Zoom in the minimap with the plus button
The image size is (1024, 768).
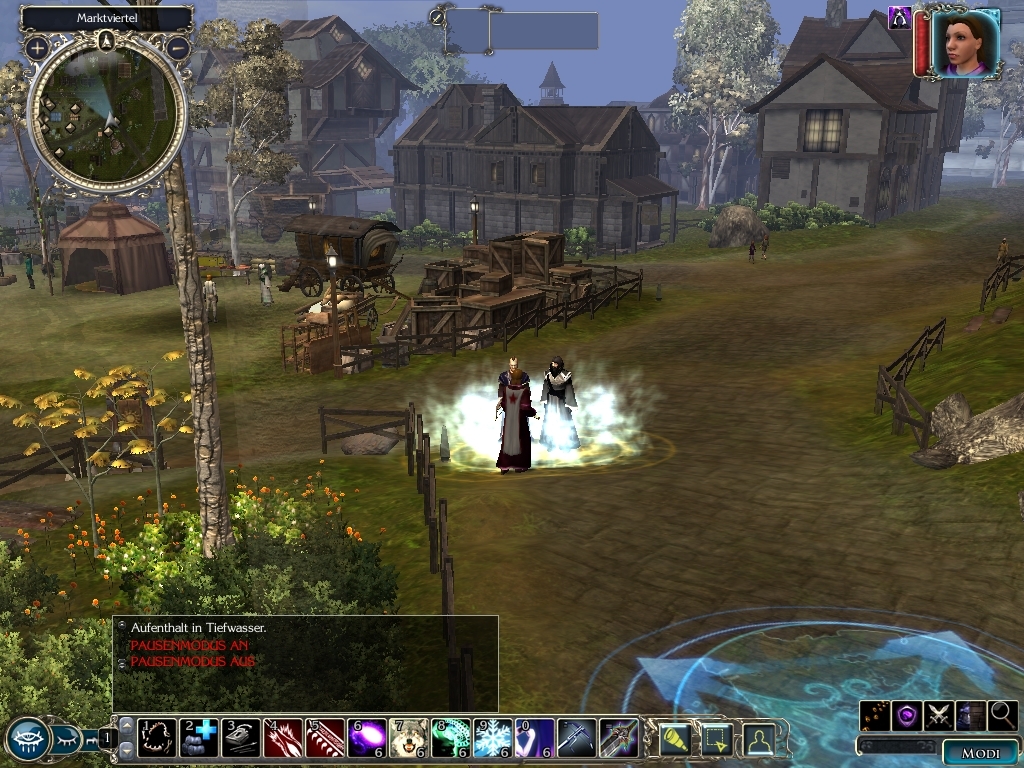pos(37,47)
